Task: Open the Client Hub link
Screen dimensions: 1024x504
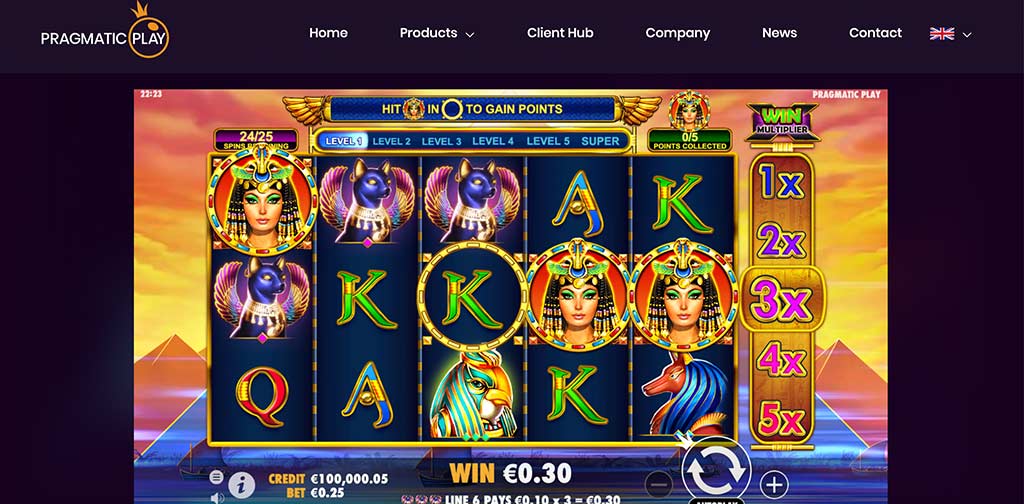Action: pos(560,33)
